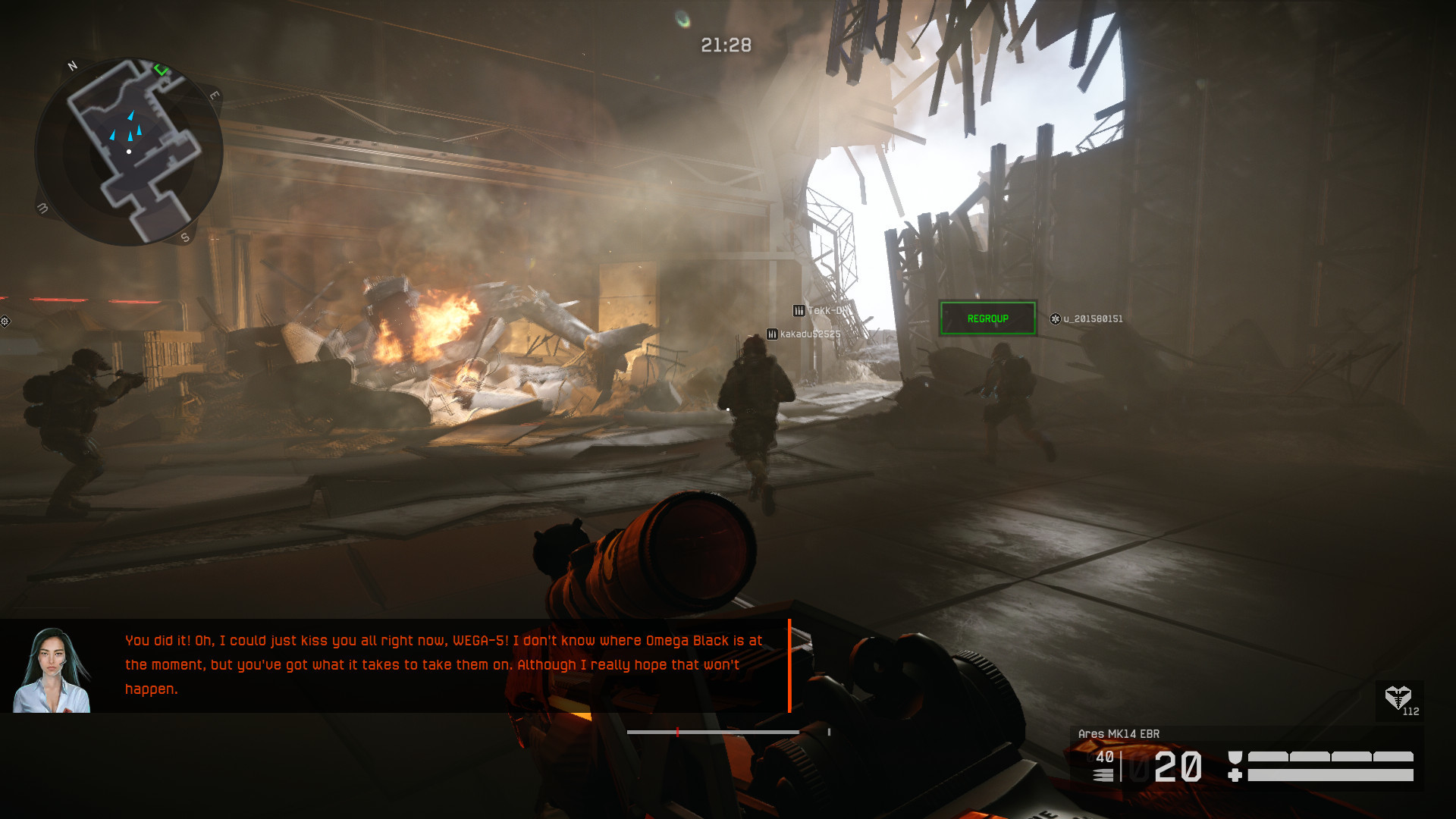1456x819 pixels.
Task: Select the green REGROUP objective marker
Action: [987, 318]
